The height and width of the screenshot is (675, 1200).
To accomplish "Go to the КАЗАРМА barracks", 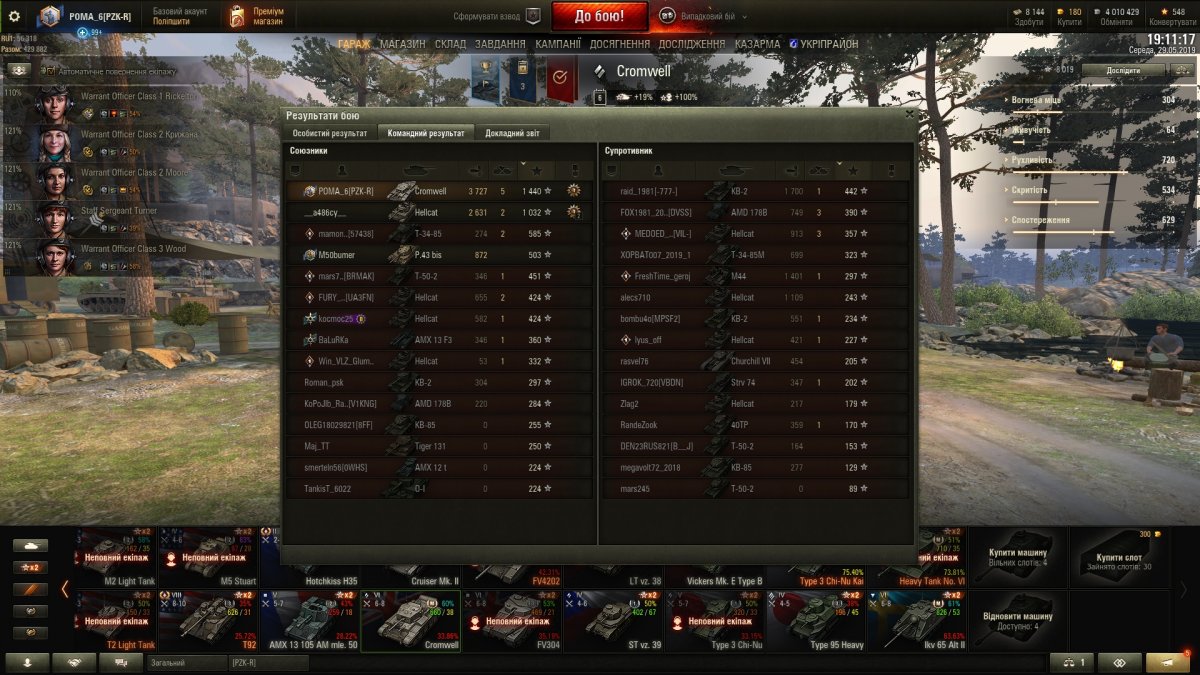I will pyautogui.click(x=757, y=44).
